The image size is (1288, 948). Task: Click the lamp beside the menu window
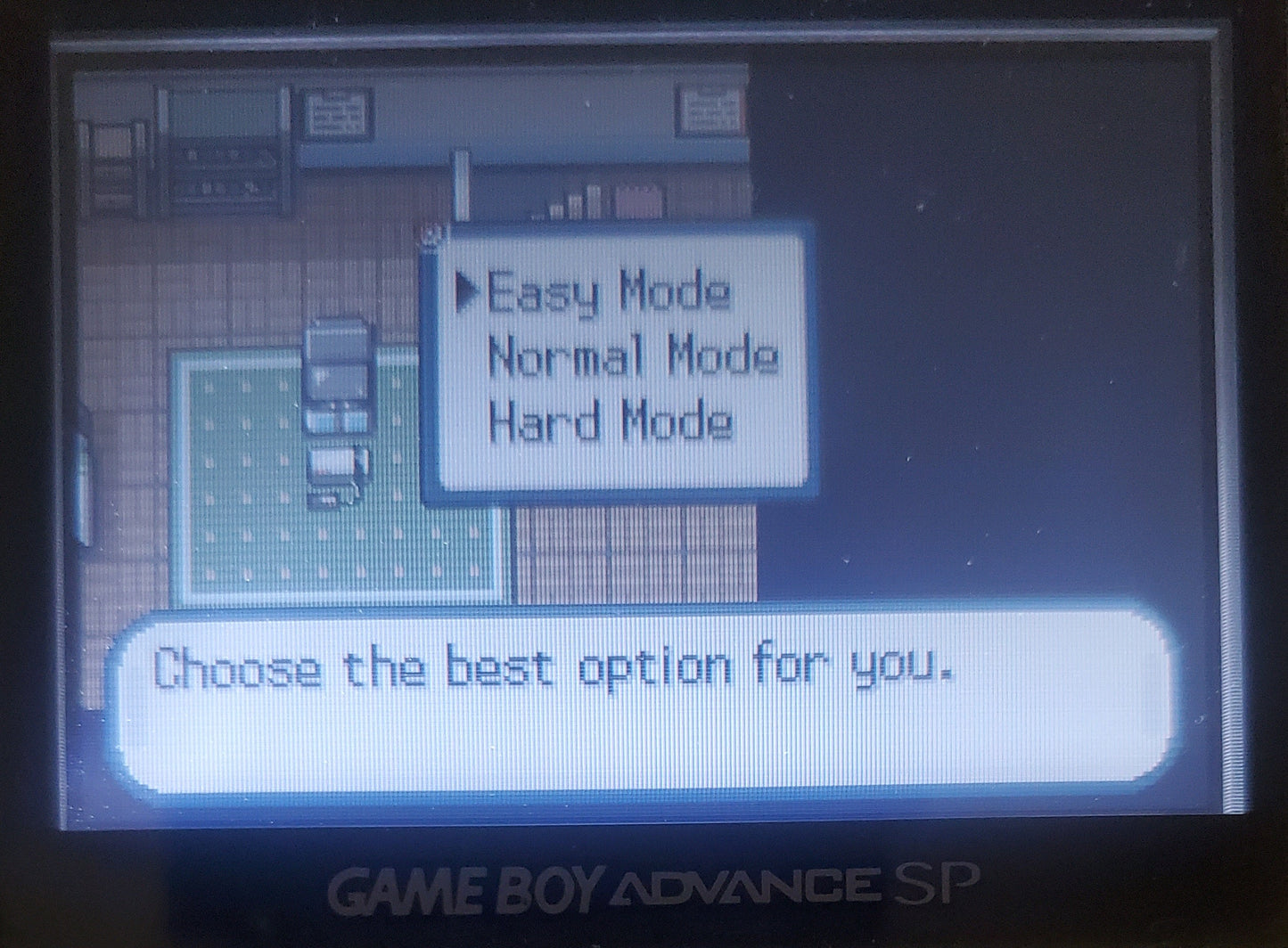[x=462, y=187]
